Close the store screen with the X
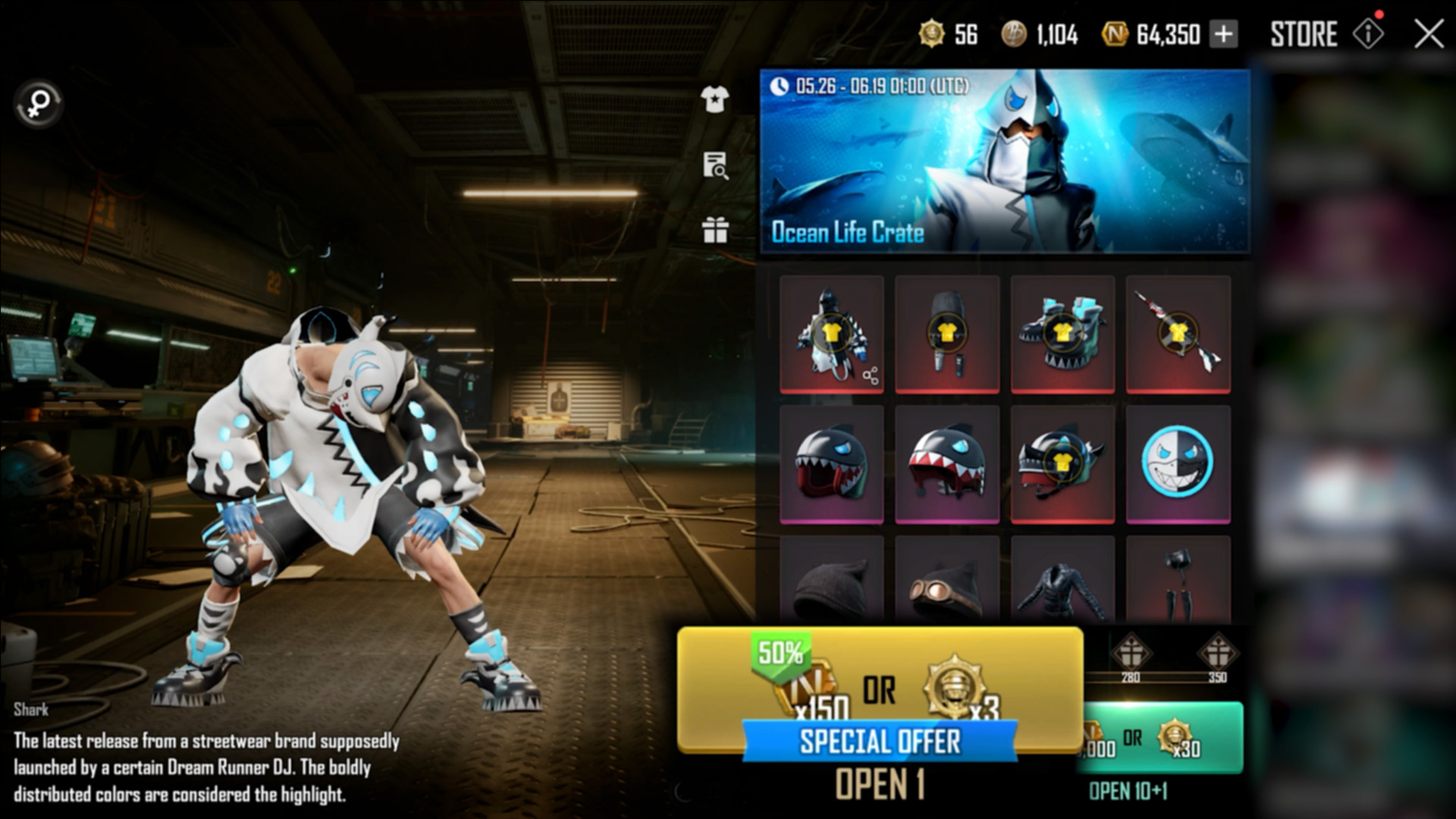 click(x=1429, y=34)
